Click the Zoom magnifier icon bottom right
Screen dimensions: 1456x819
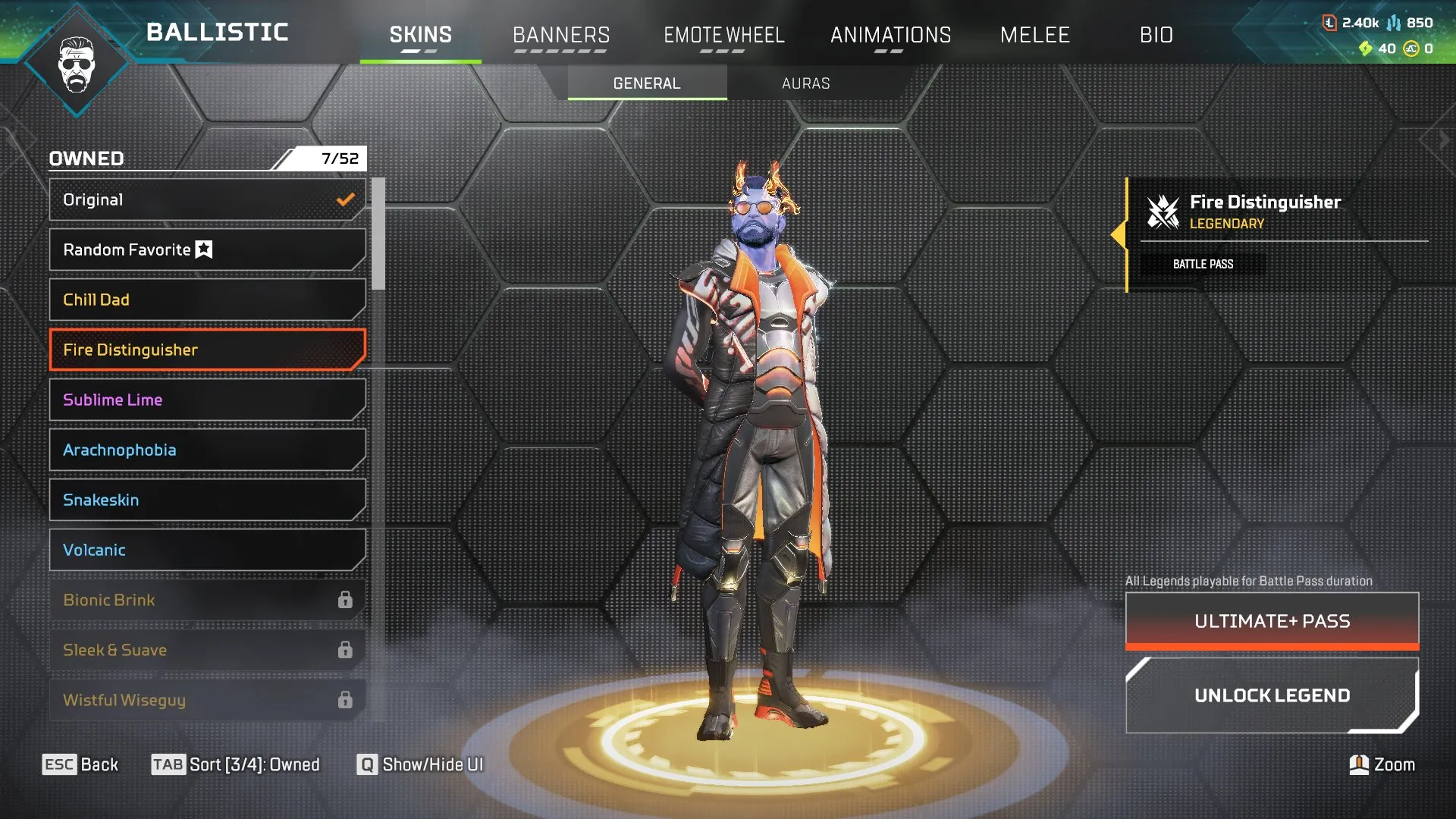[1360, 764]
